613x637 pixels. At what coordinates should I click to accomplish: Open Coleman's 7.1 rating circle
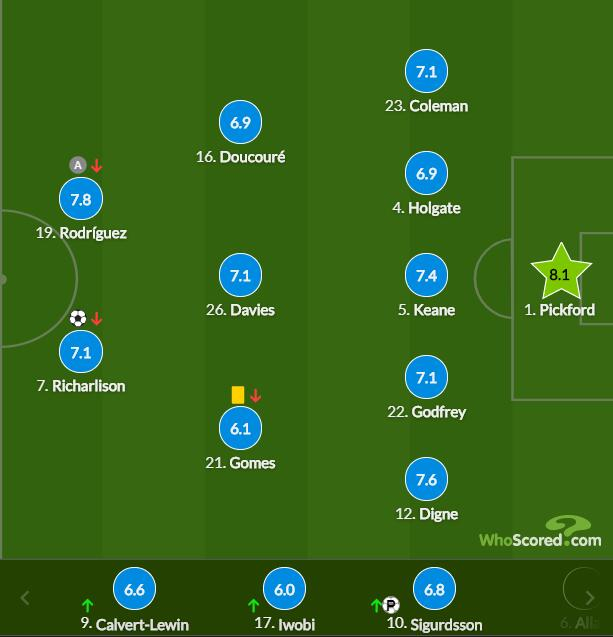(x=426, y=72)
